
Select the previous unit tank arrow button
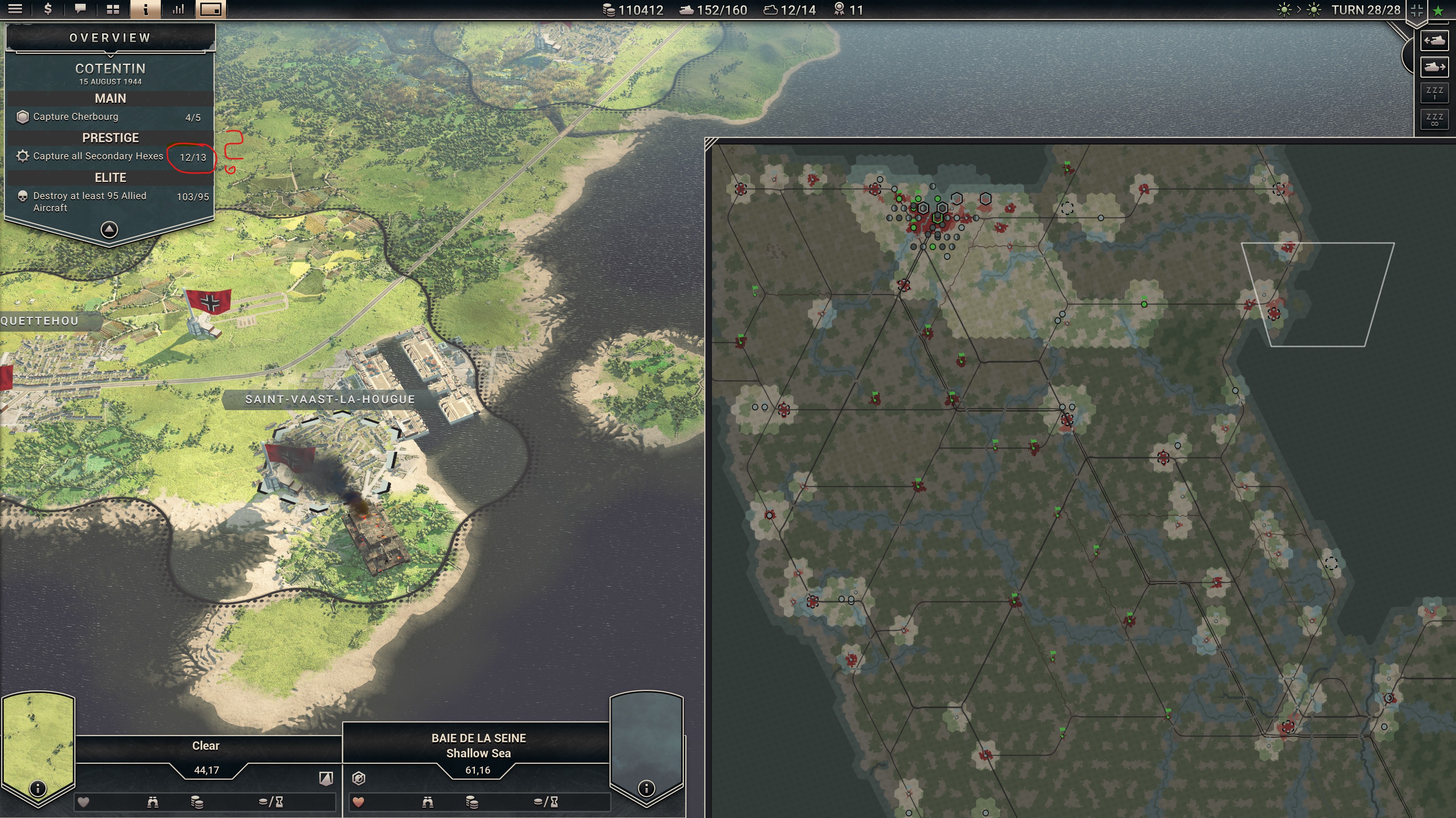point(1434,40)
